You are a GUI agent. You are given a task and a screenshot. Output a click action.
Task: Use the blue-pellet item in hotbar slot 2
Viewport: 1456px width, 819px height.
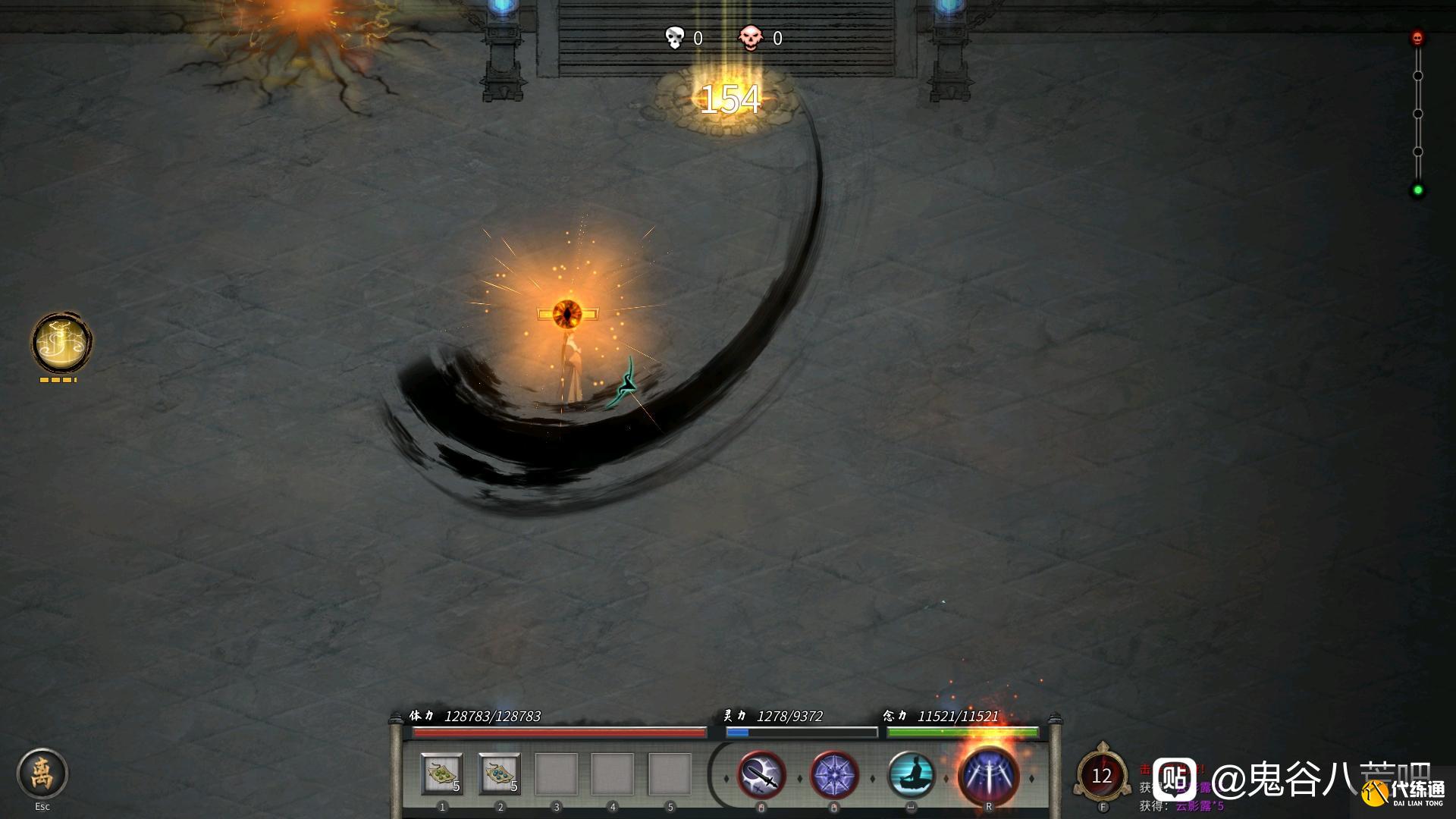point(500,774)
